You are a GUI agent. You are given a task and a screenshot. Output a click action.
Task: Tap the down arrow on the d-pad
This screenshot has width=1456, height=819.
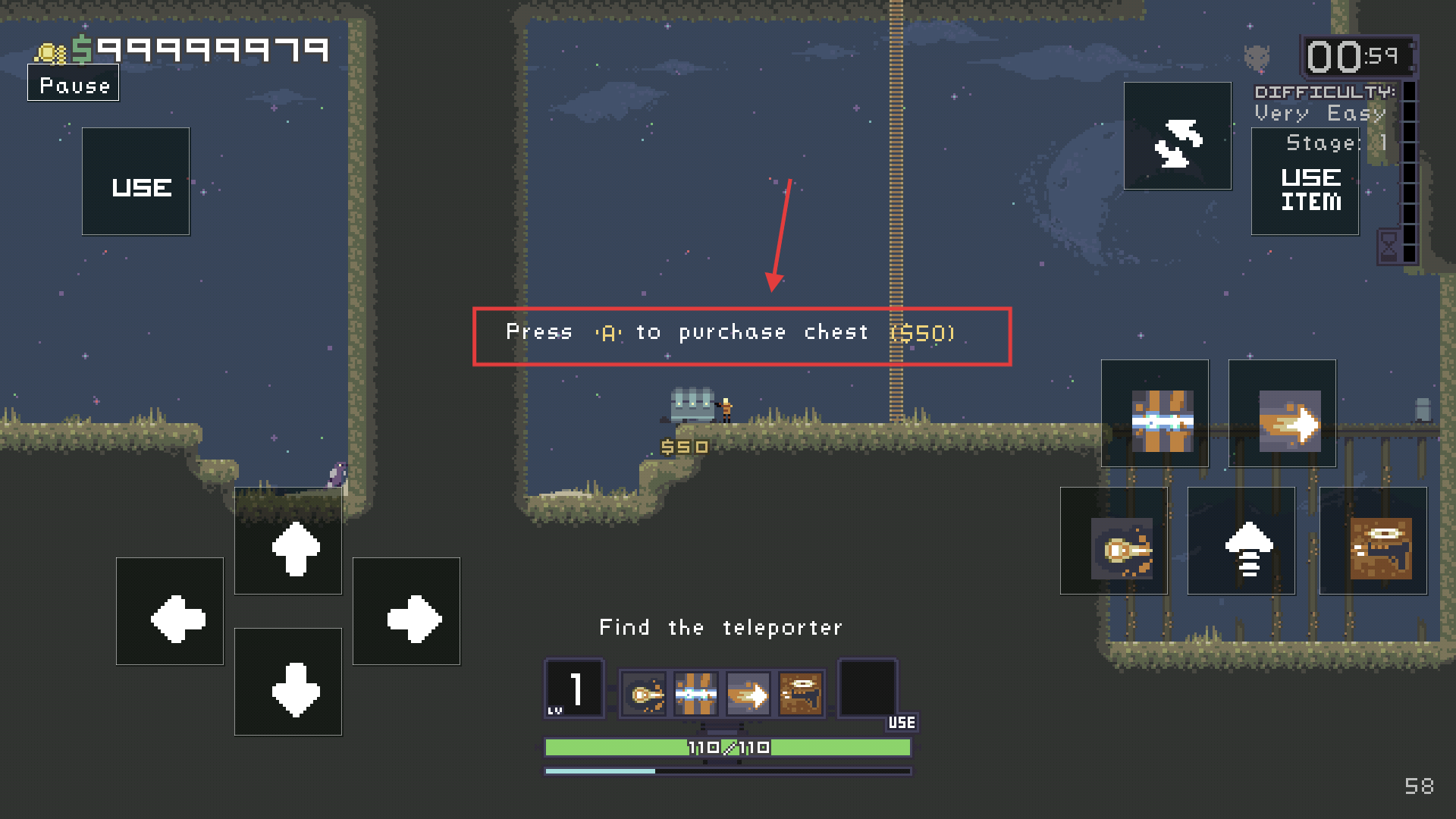[288, 682]
